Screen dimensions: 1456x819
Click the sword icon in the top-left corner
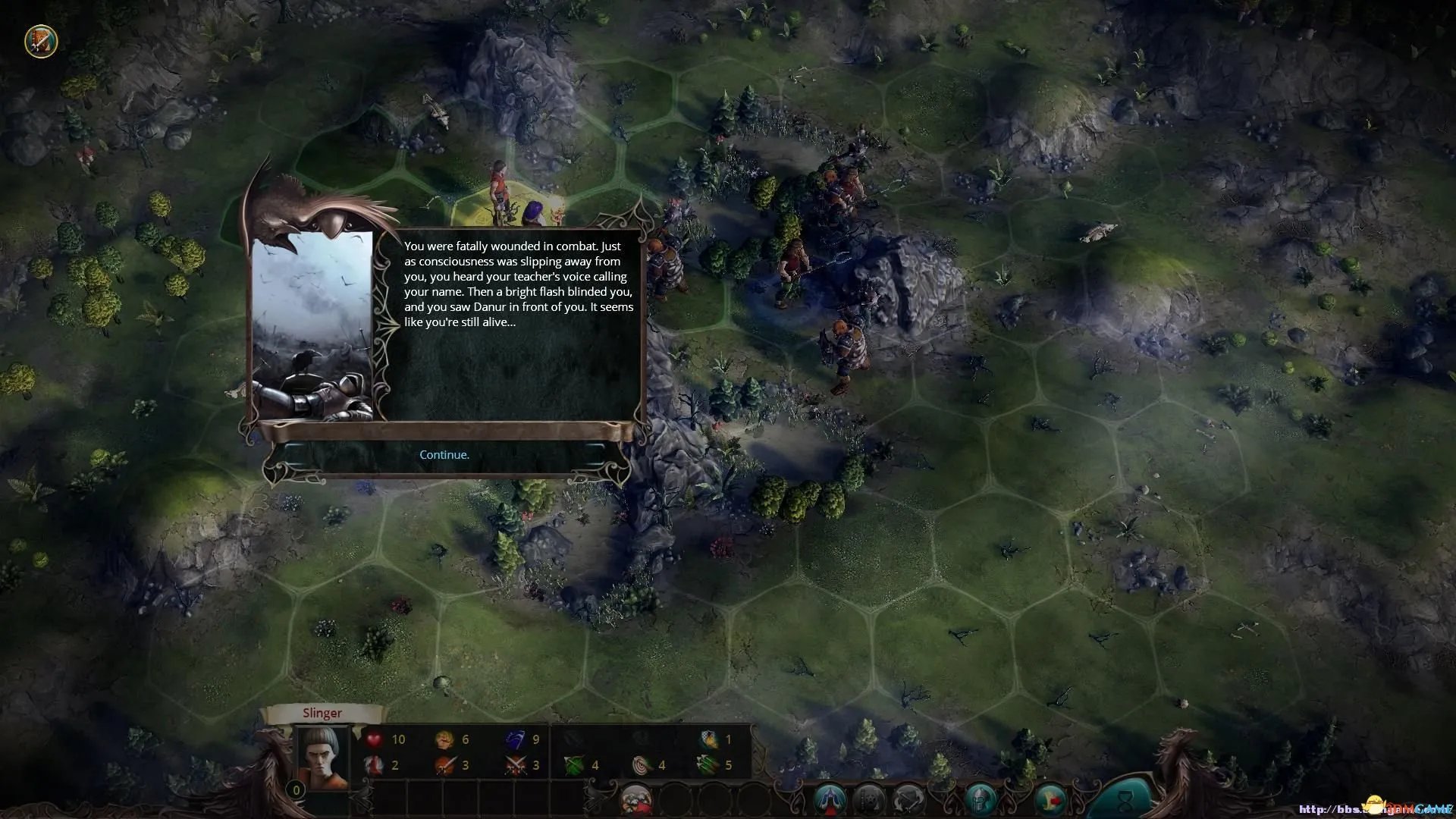point(41,41)
